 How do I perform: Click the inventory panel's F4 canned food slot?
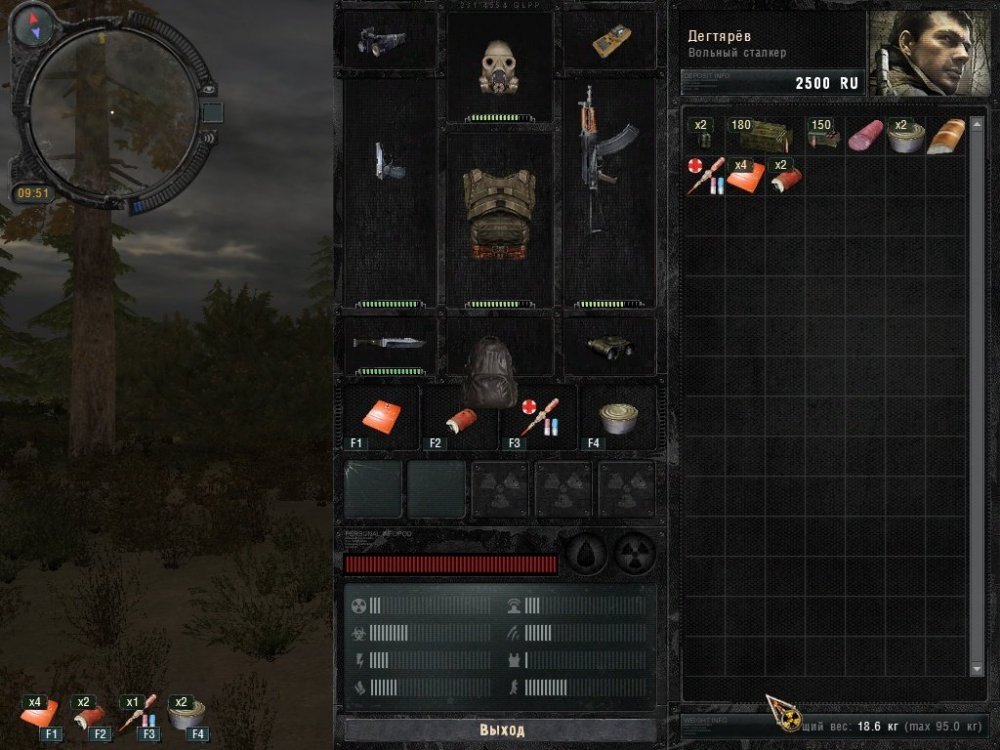pyautogui.click(x=618, y=416)
